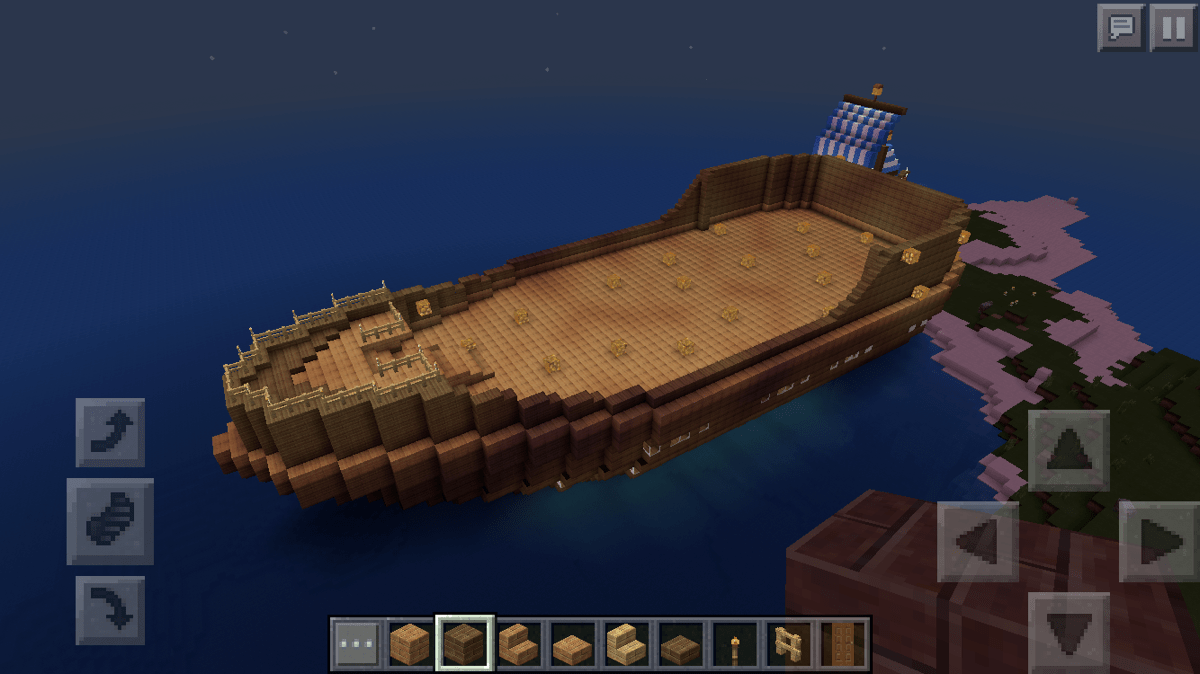Select the light wooden slab slot
Viewport: 1200px width, 674px height.
(572, 643)
